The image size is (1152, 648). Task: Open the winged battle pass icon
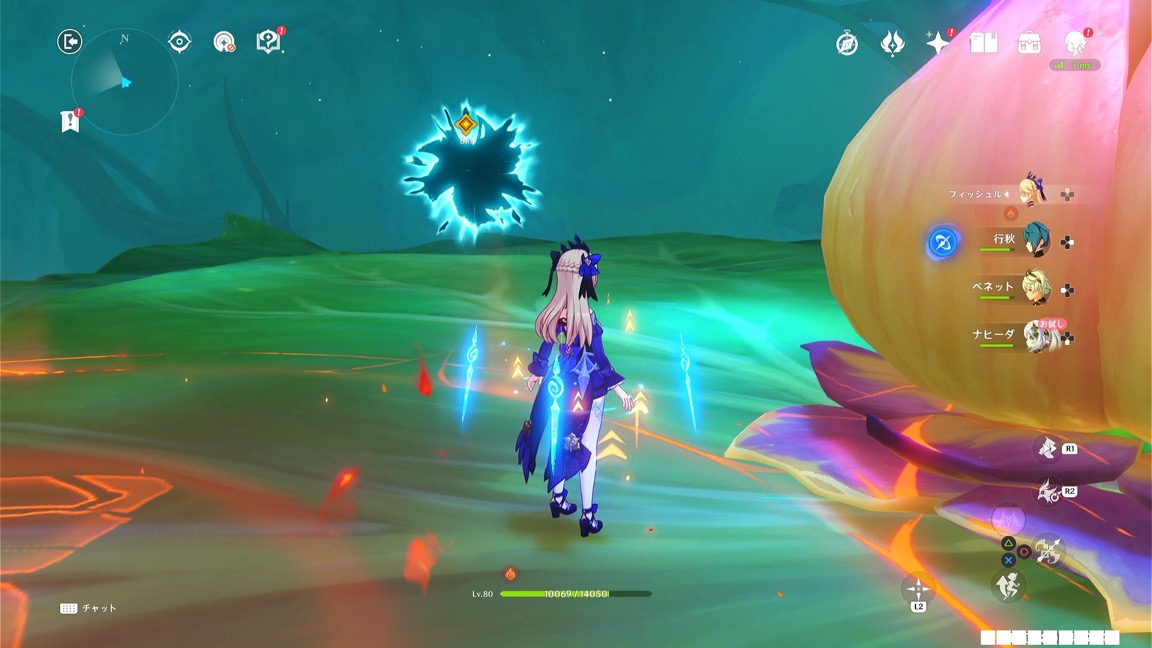(892, 44)
